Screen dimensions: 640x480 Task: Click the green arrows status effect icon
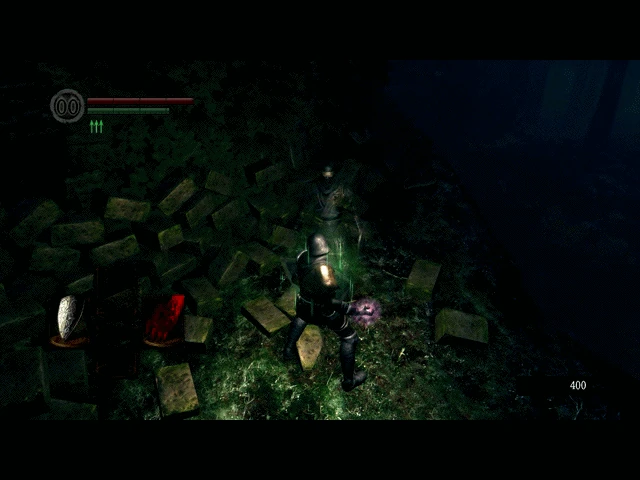point(96,126)
